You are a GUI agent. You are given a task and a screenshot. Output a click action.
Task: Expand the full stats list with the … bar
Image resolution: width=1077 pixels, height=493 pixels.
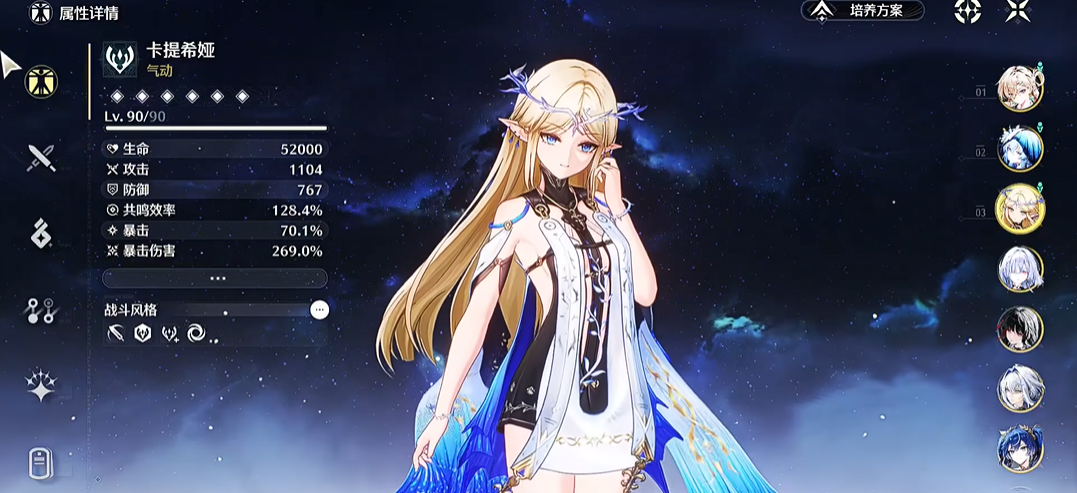pos(215,278)
